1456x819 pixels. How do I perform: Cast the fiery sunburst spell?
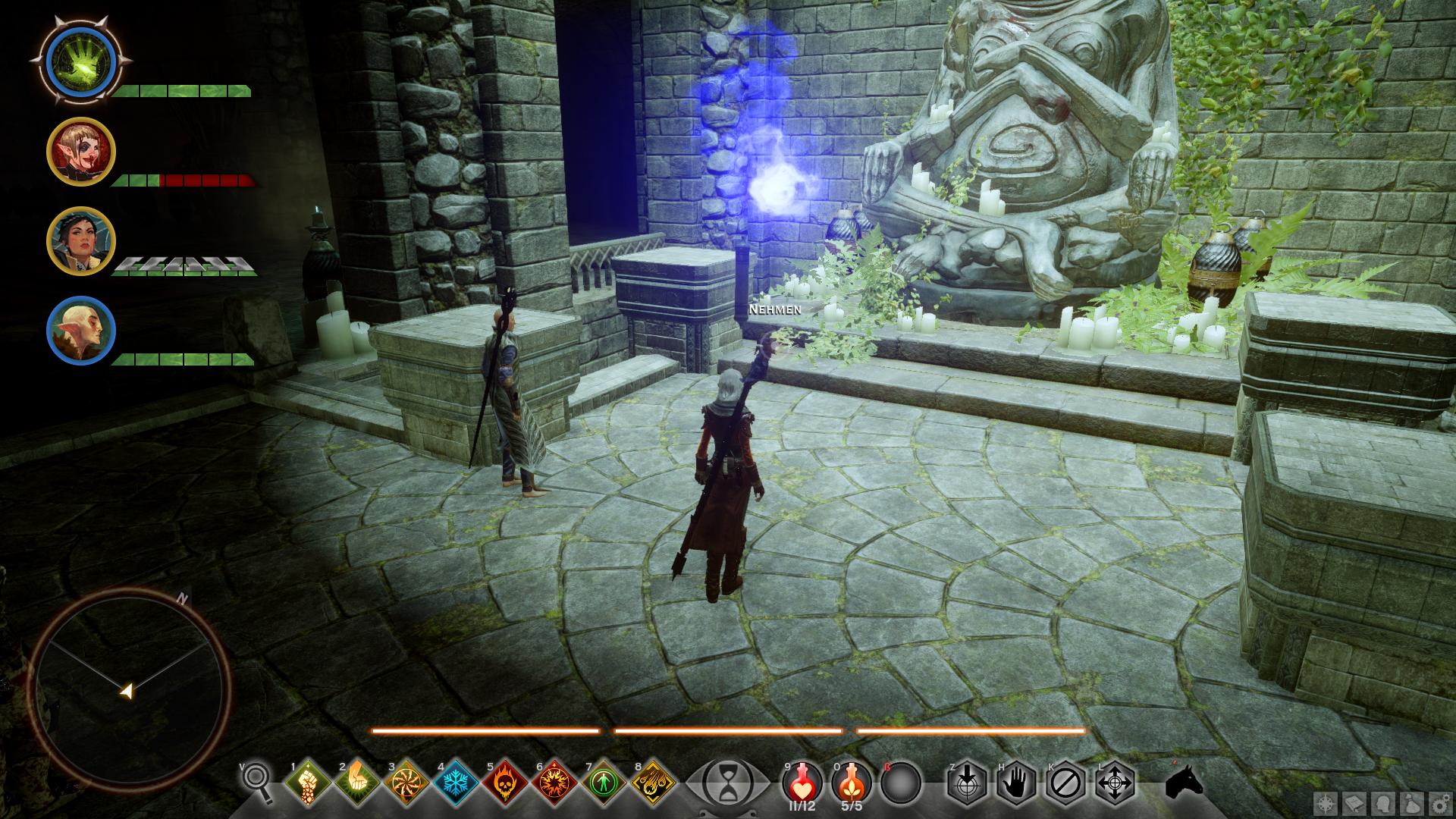(554, 782)
